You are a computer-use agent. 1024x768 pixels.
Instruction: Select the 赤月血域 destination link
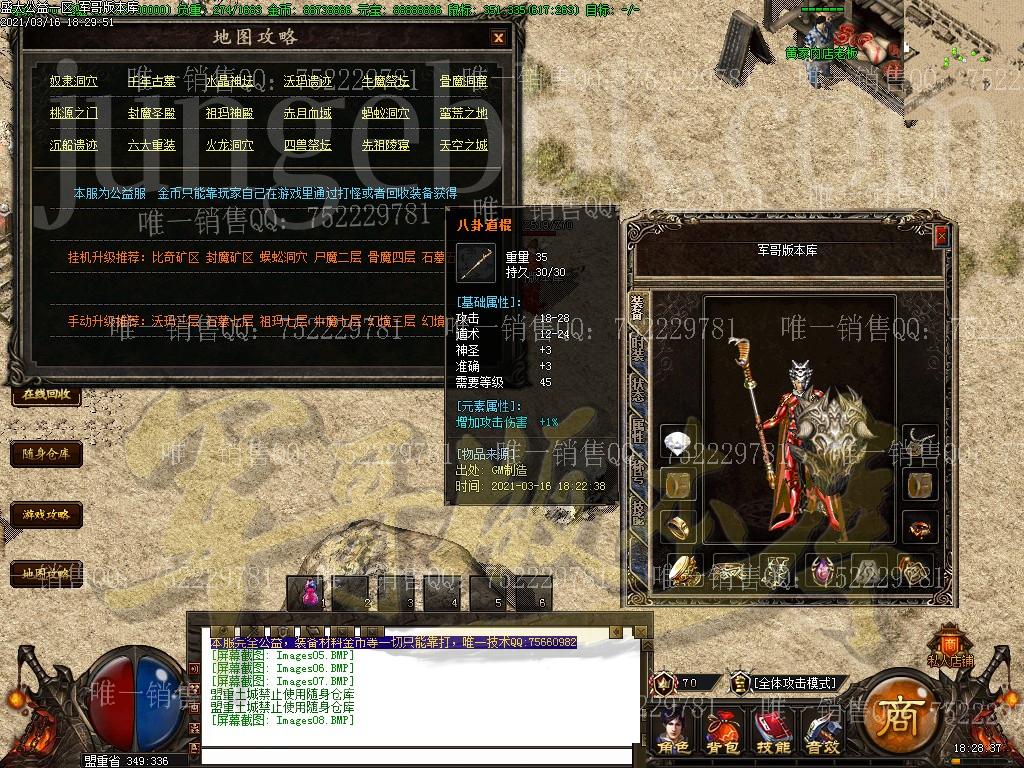pos(308,113)
